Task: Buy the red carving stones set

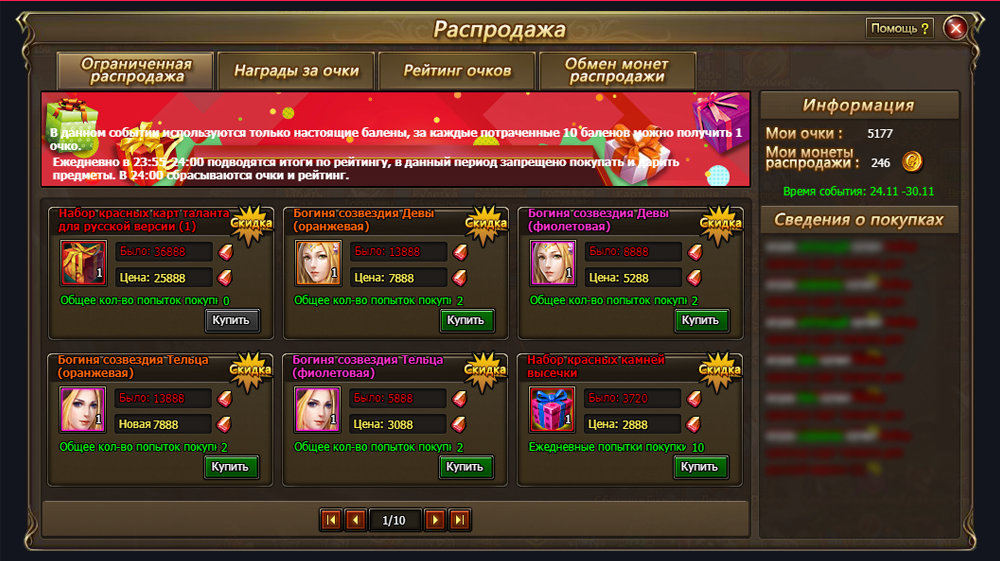Action: (x=701, y=466)
